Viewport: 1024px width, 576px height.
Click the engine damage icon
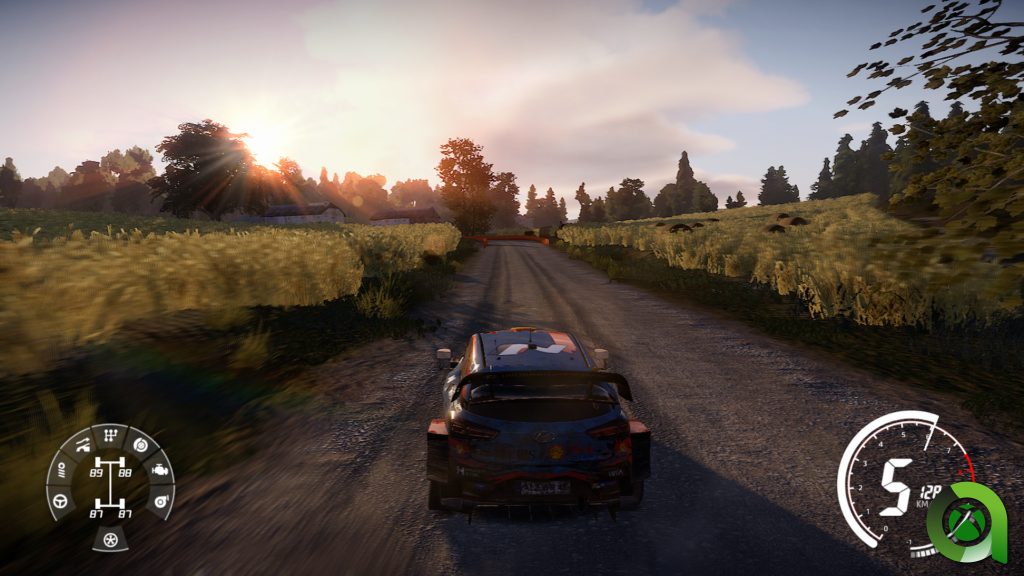[x=160, y=469]
